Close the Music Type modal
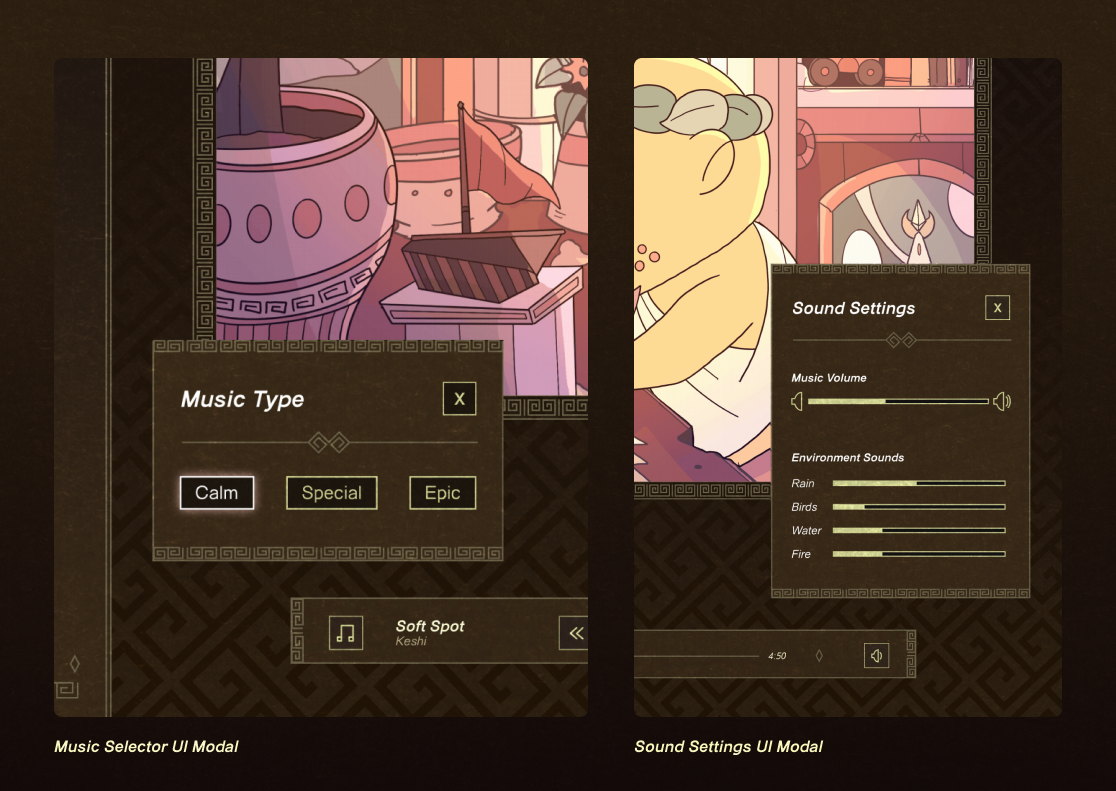Image resolution: width=1116 pixels, height=791 pixels. [x=460, y=399]
